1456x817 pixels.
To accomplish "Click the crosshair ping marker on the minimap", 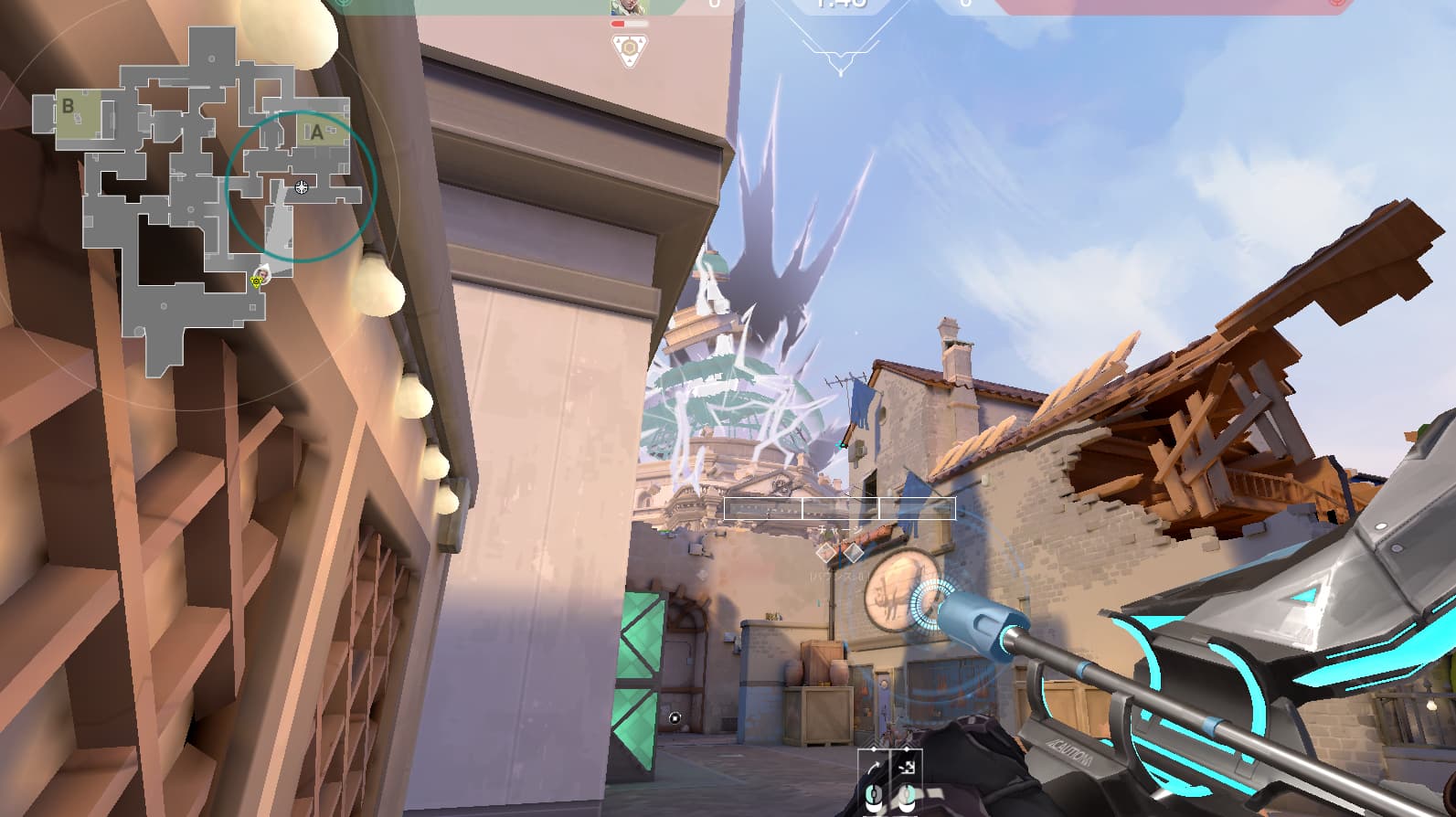I will (302, 187).
